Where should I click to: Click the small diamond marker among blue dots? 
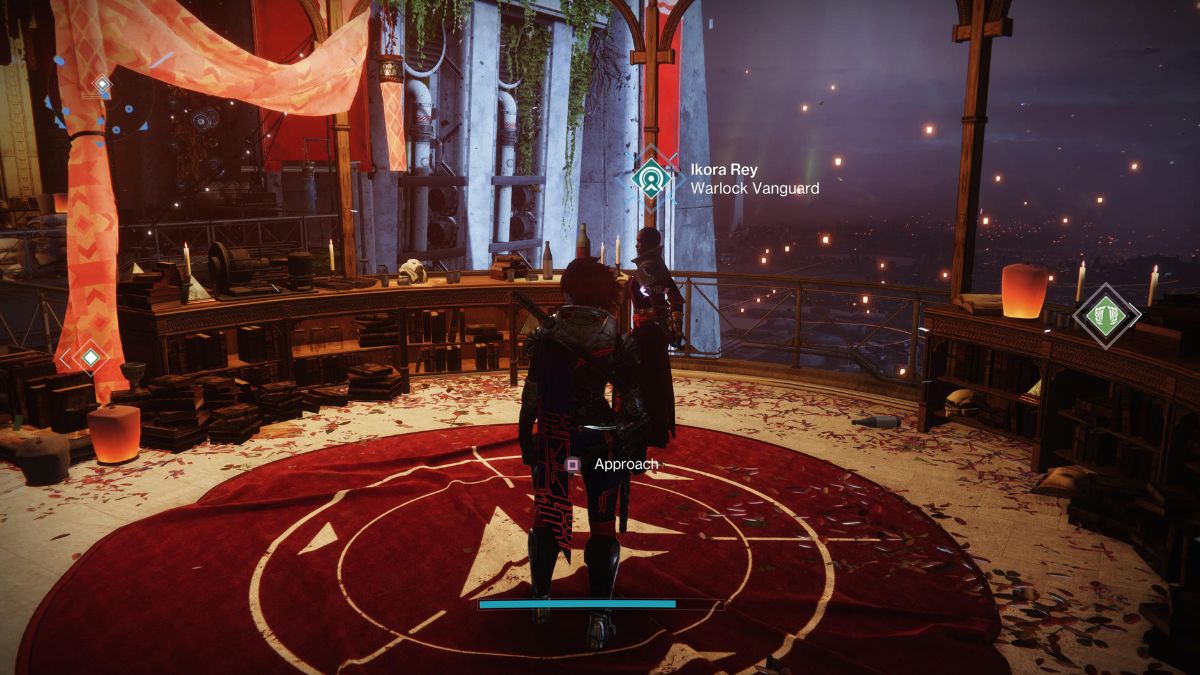(x=102, y=86)
